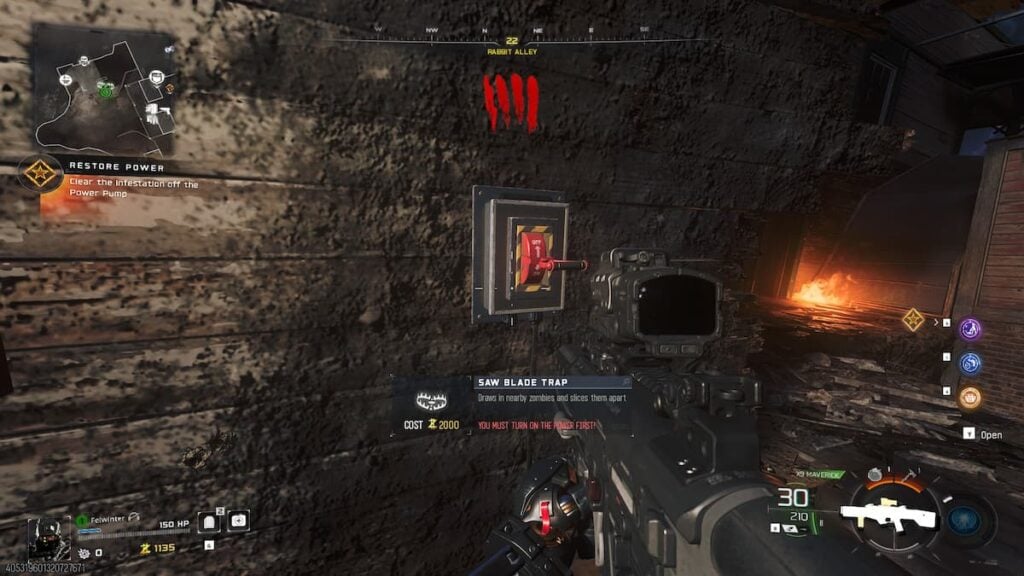
Task: Activate the blue perk icon
Action: coord(970,363)
